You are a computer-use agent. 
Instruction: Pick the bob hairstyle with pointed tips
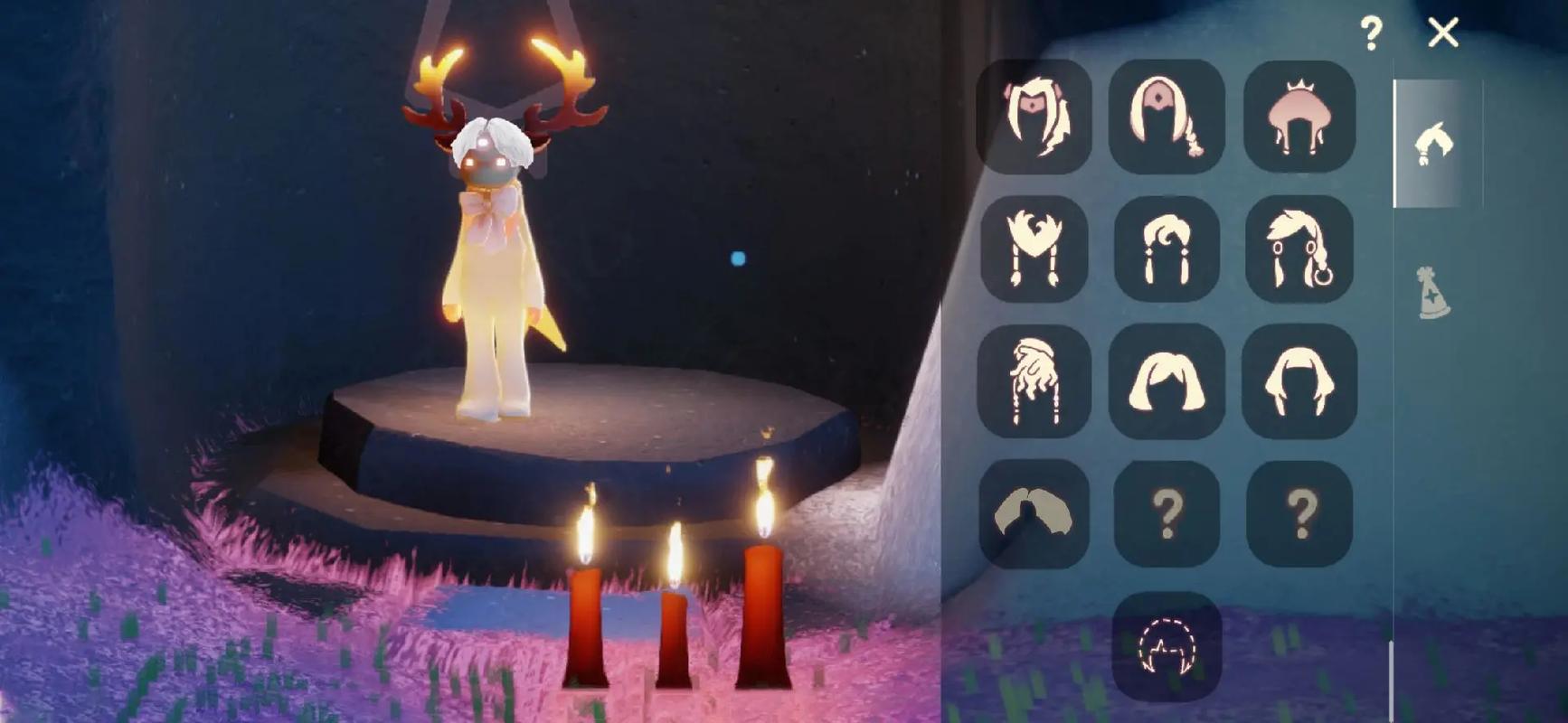coord(1299,381)
